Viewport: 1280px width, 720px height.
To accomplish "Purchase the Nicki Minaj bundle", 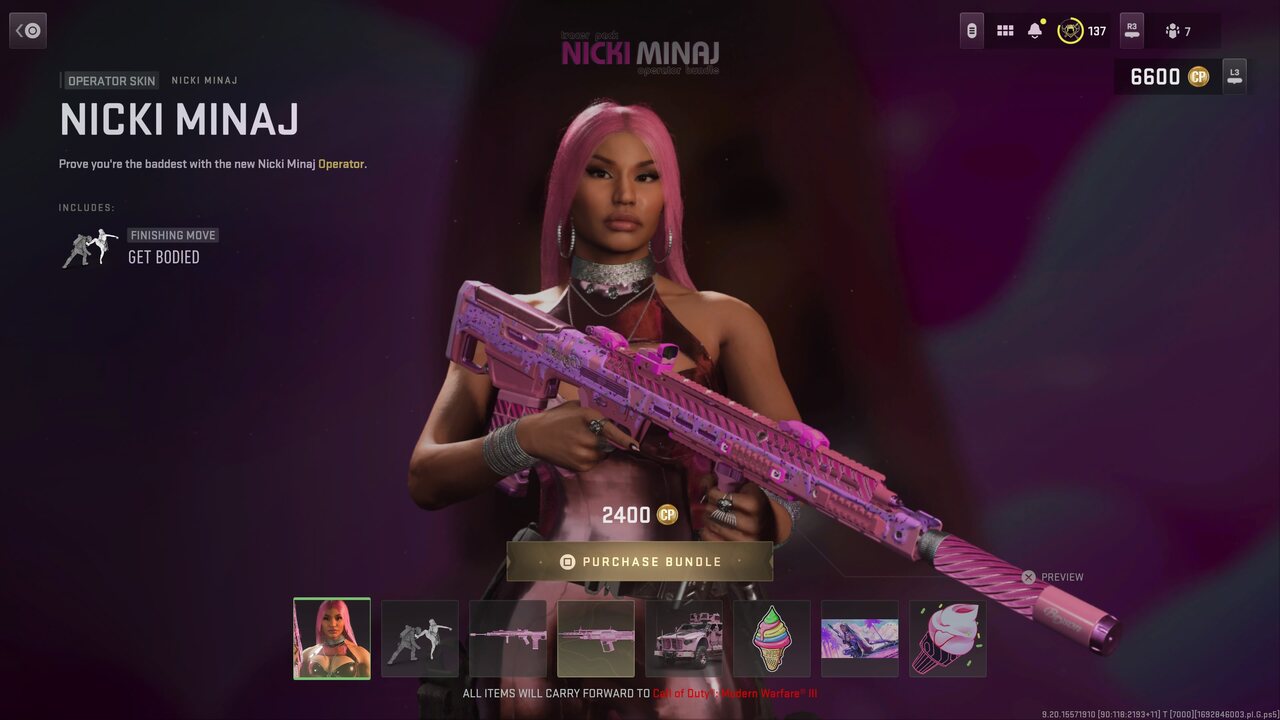I will pyautogui.click(x=640, y=562).
